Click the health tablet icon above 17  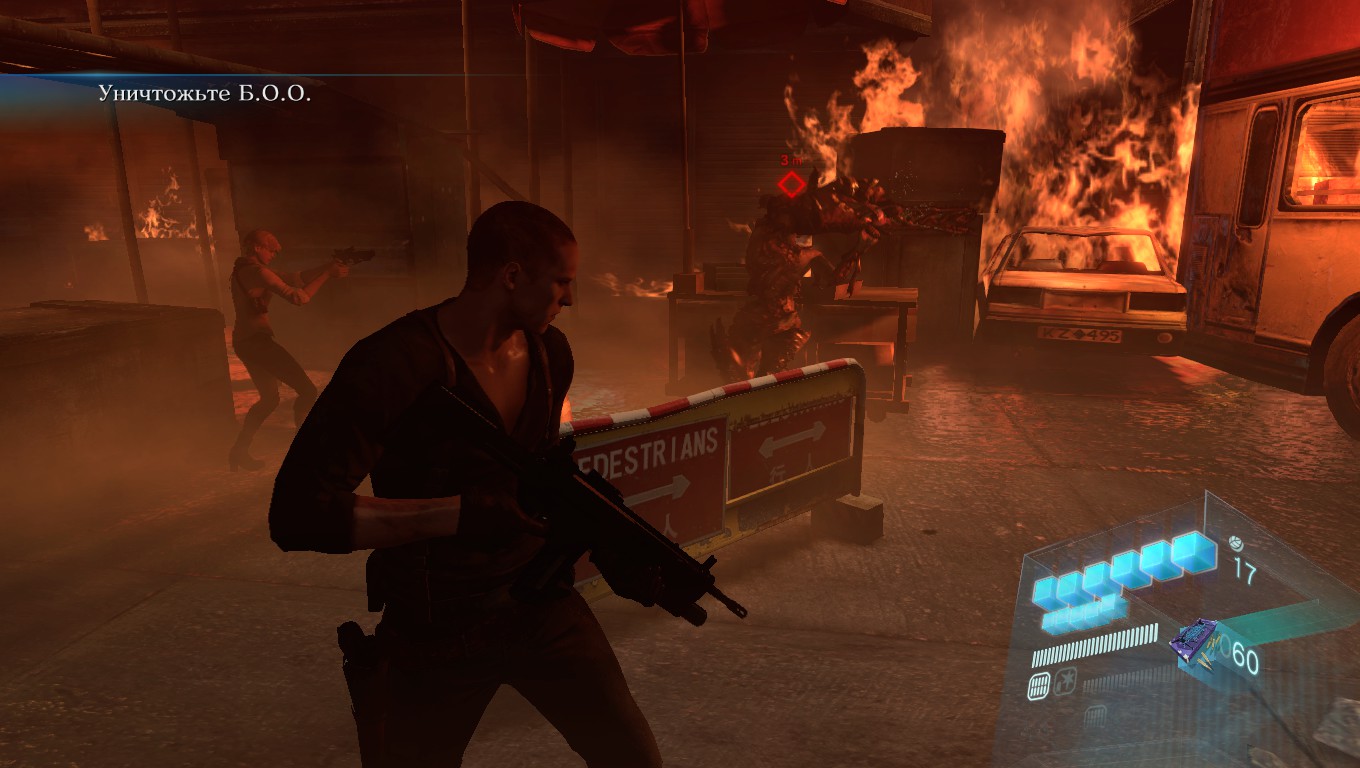(x=1236, y=544)
